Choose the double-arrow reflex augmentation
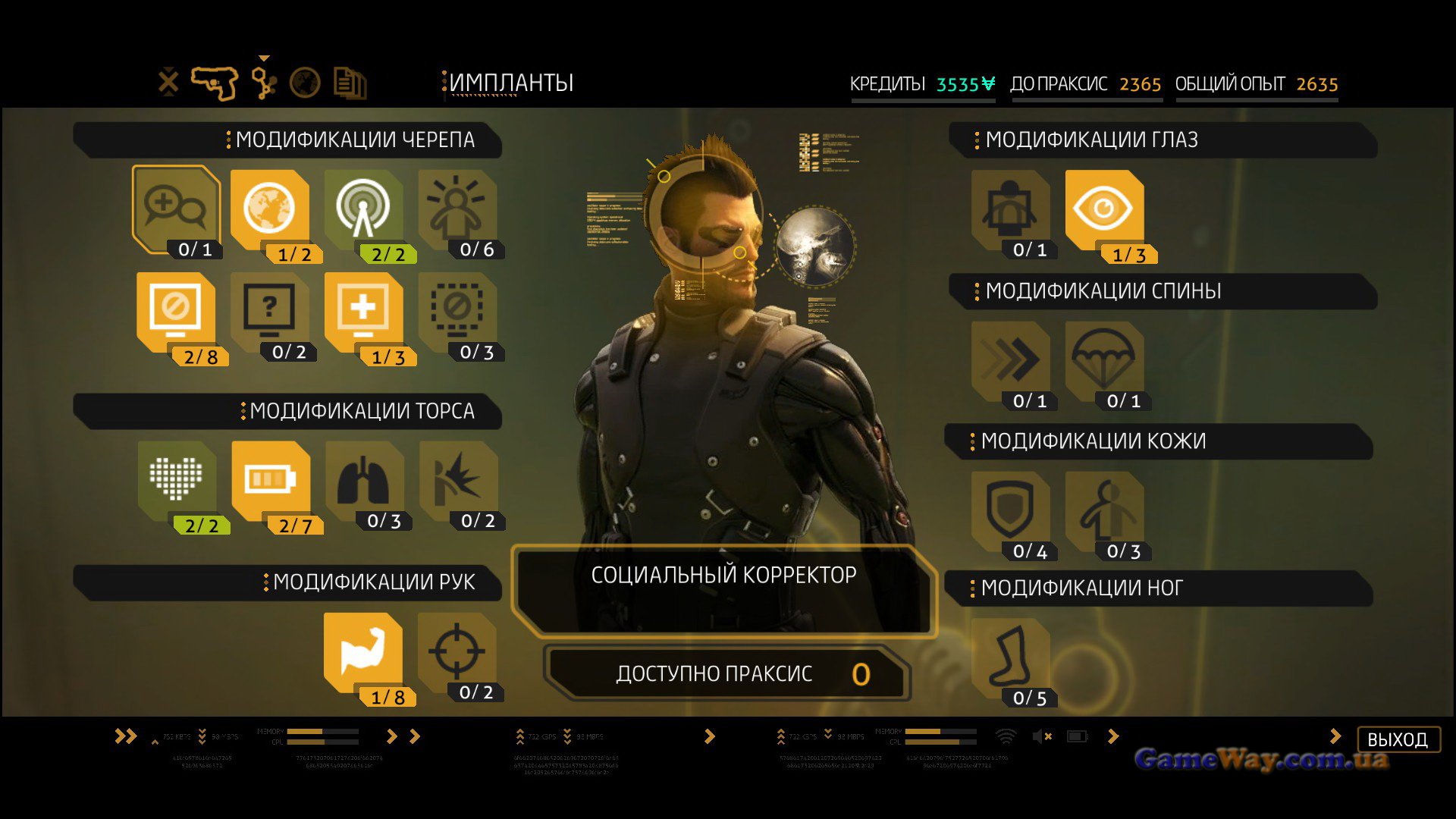 pyautogui.click(x=1010, y=359)
